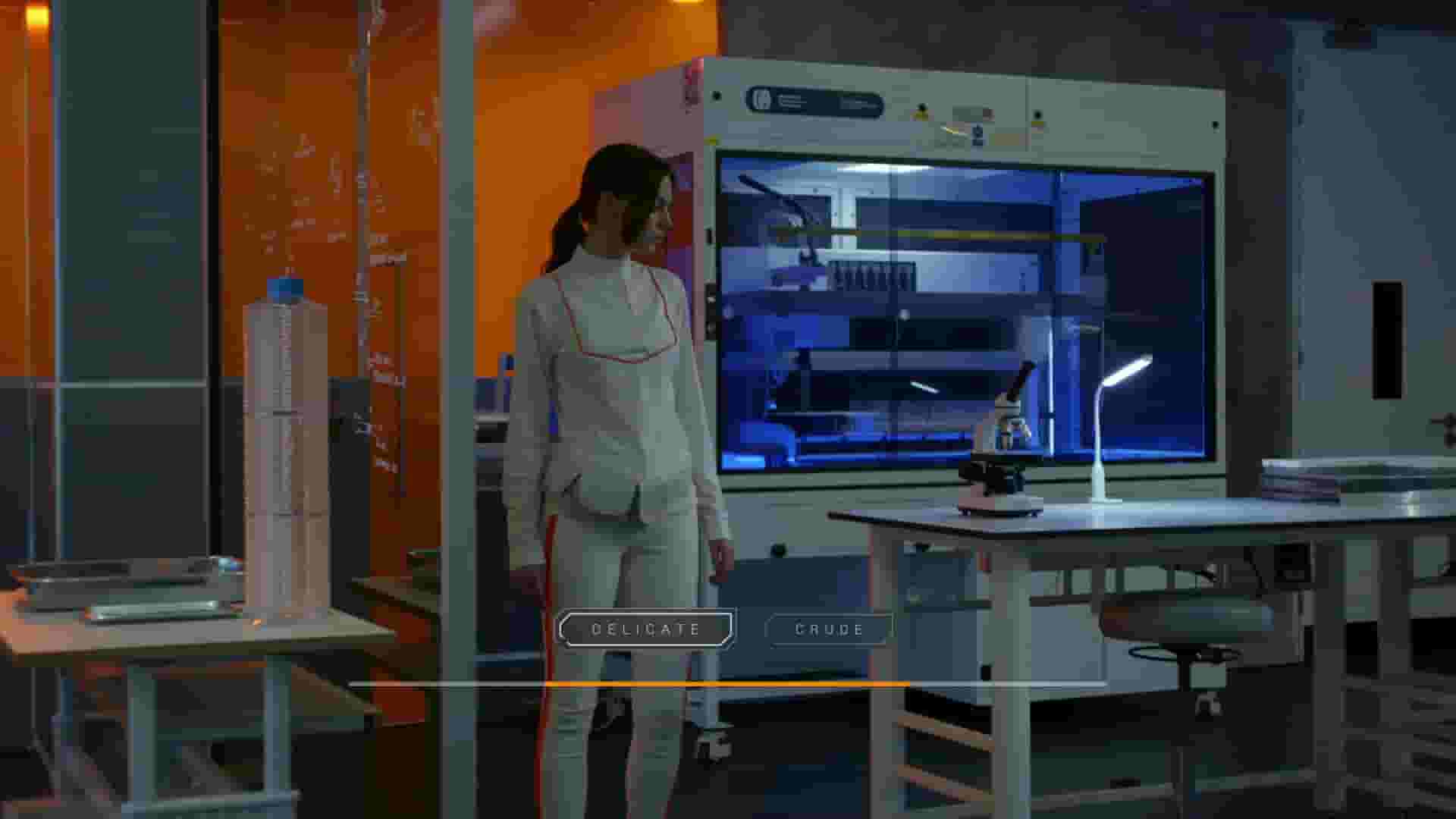
Task: Click the angular border around DELICATE
Action: pos(566,627)
